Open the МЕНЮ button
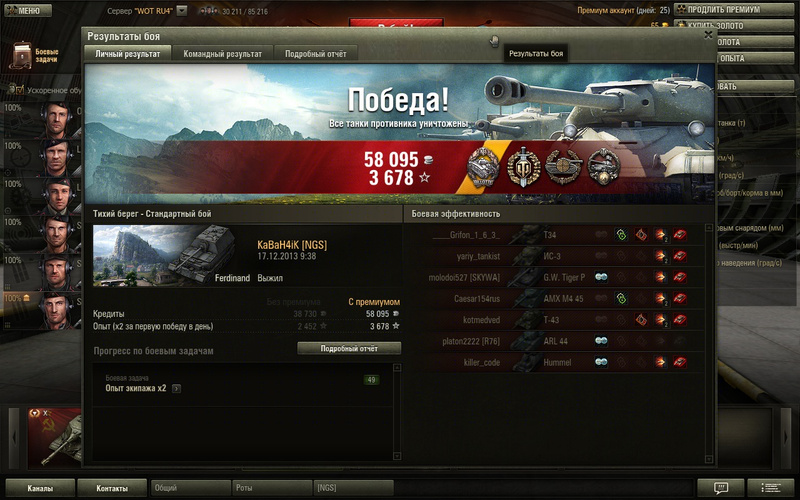This screenshot has height=500, width=800. 24,11
